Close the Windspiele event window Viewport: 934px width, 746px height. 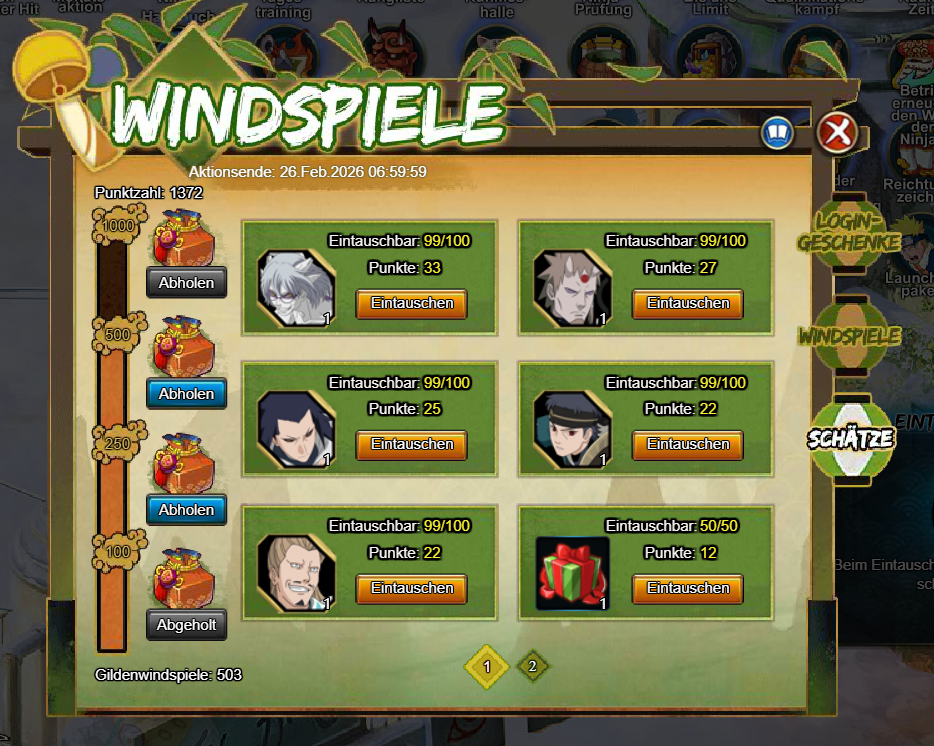(x=837, y=132)
